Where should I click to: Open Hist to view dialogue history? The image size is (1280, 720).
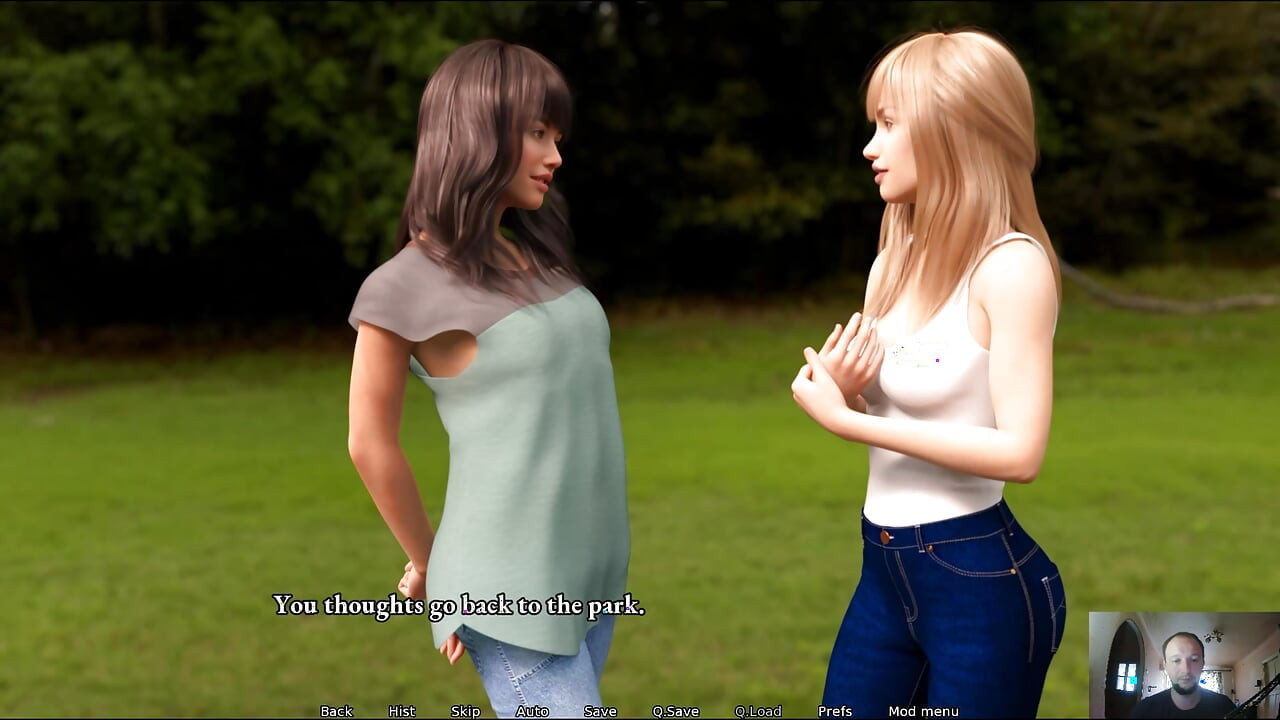tap(400, 711)
